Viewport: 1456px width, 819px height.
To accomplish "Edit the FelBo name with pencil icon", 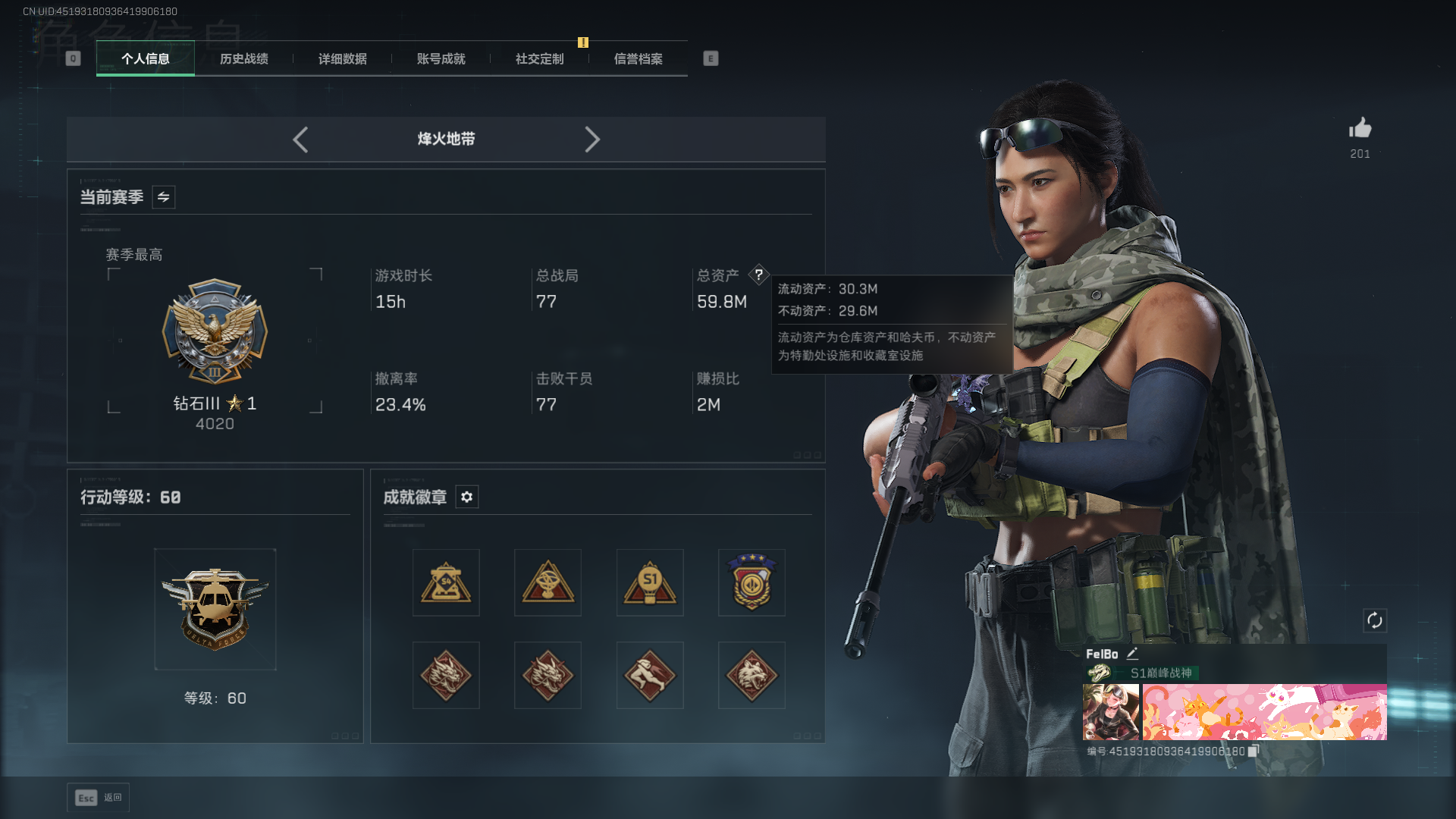I will click(1132, 654).
